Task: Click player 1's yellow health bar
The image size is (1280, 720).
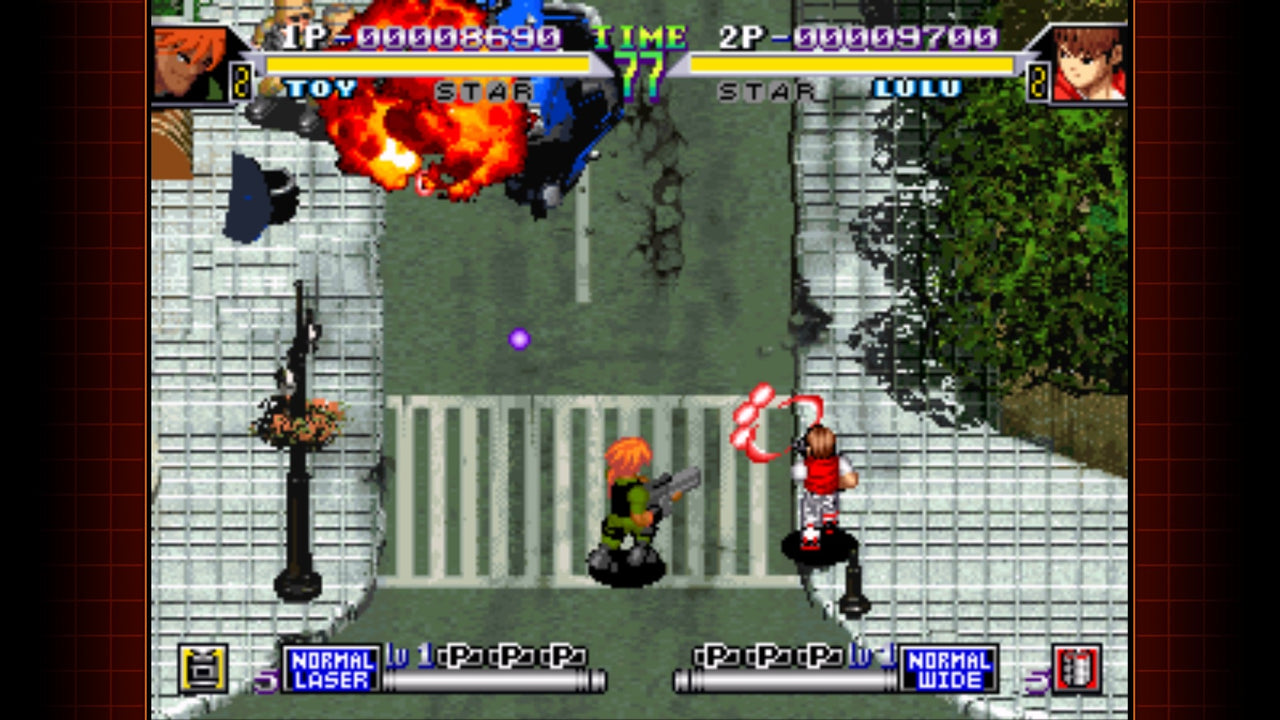Action: coord(430,63)
